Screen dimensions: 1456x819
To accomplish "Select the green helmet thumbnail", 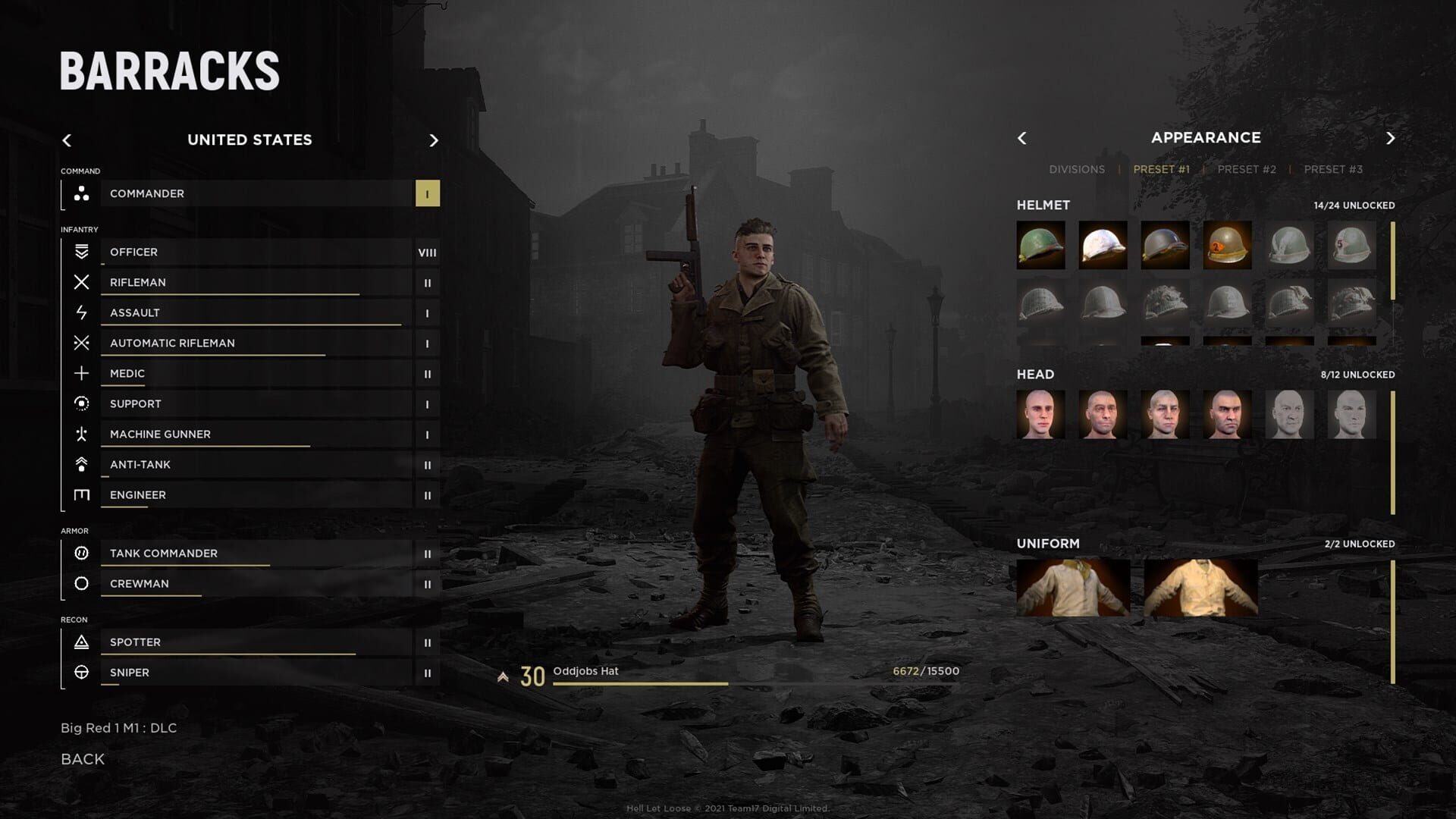I will (x=1040, y=245).
